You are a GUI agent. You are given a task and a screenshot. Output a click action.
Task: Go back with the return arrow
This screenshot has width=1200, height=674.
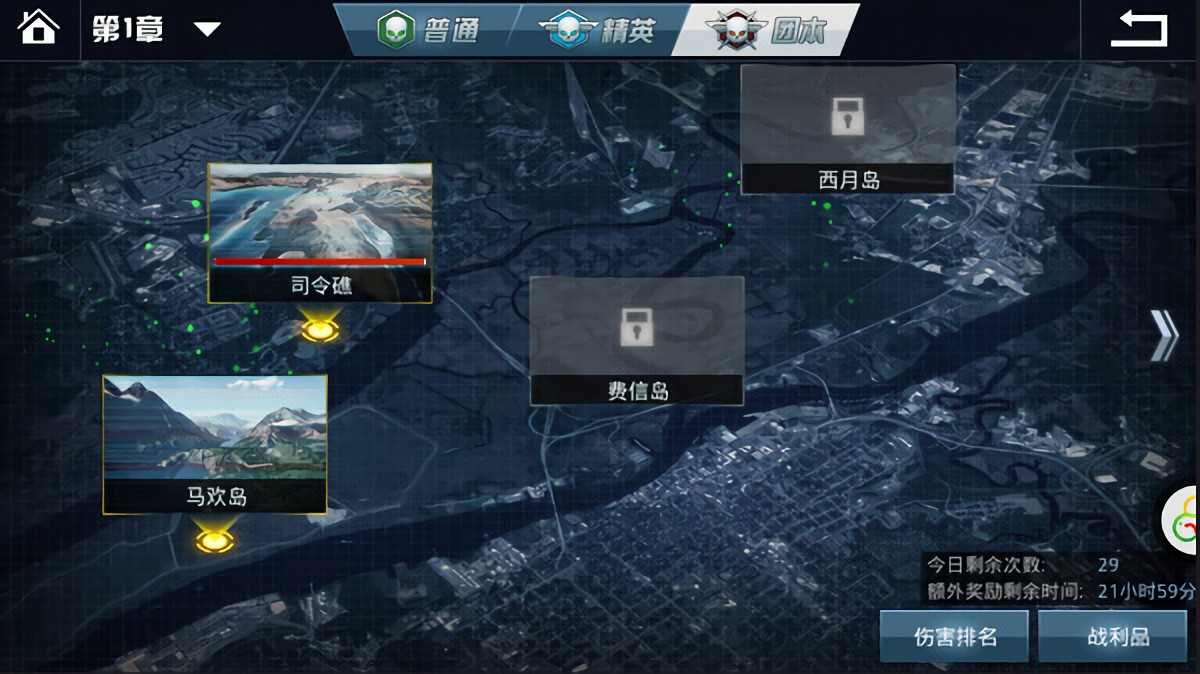[1139, 29]
